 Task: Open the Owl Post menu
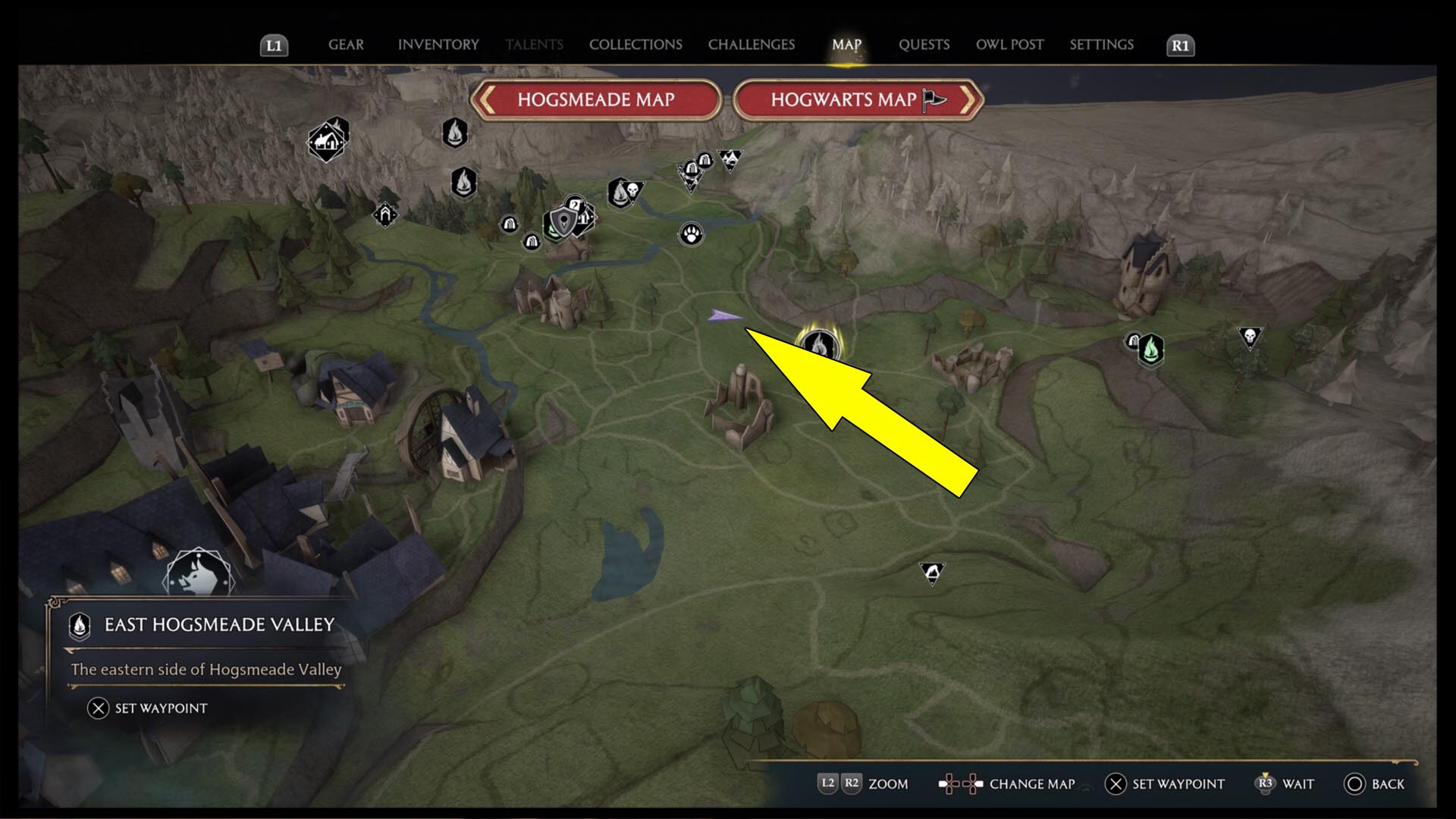1009,44
